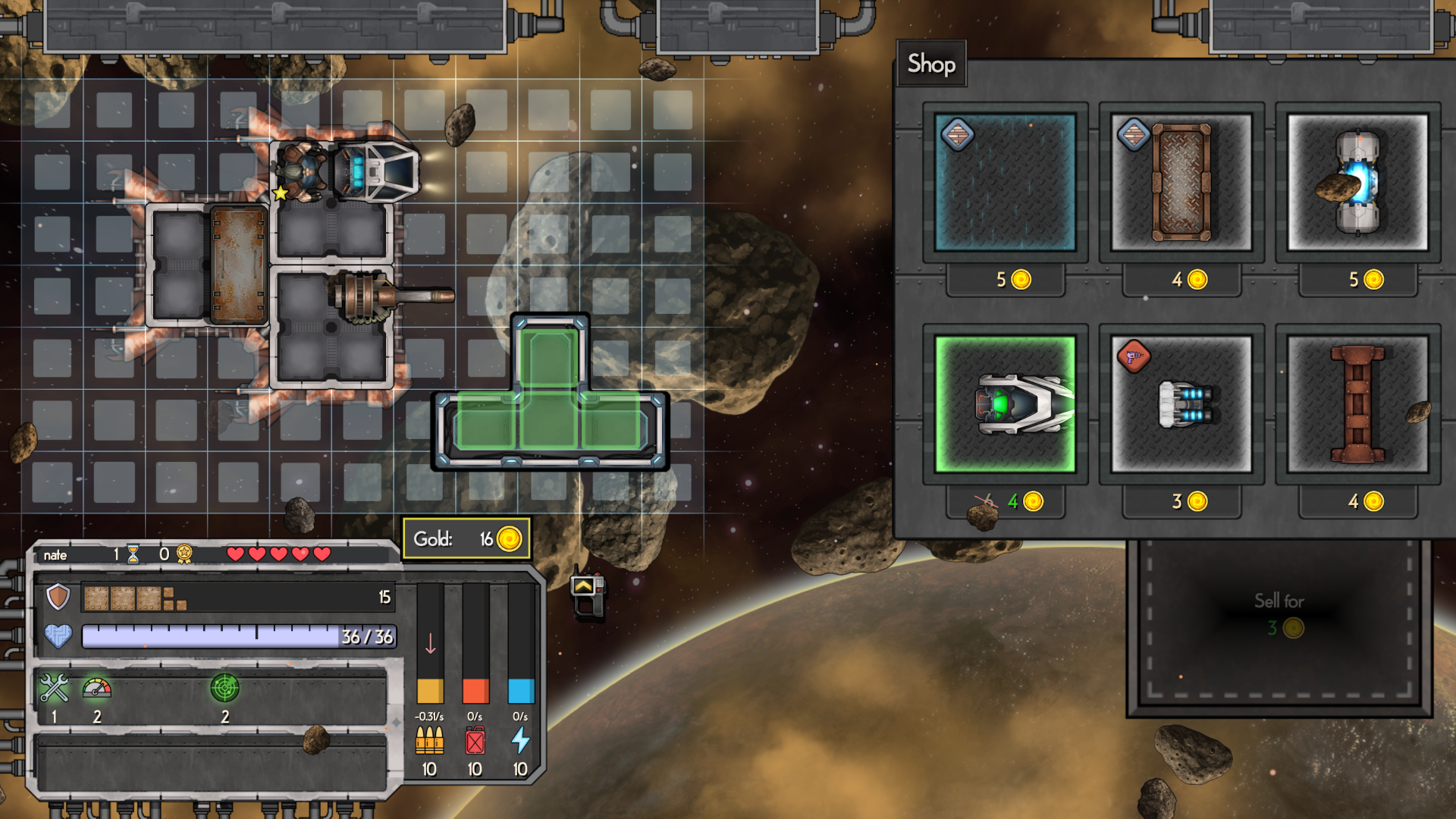Select the speed gauge stat icon
1456x819 pixels.
(97, 689)
